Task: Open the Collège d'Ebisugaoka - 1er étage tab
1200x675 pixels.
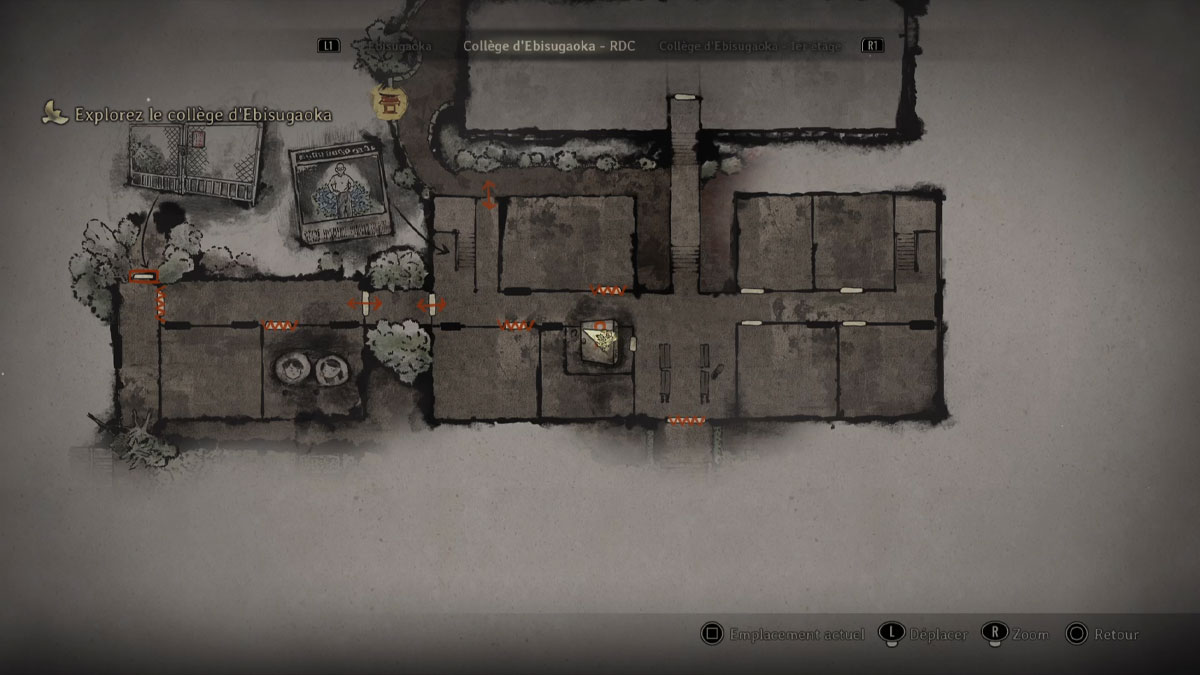Action: tap(750, 46)
